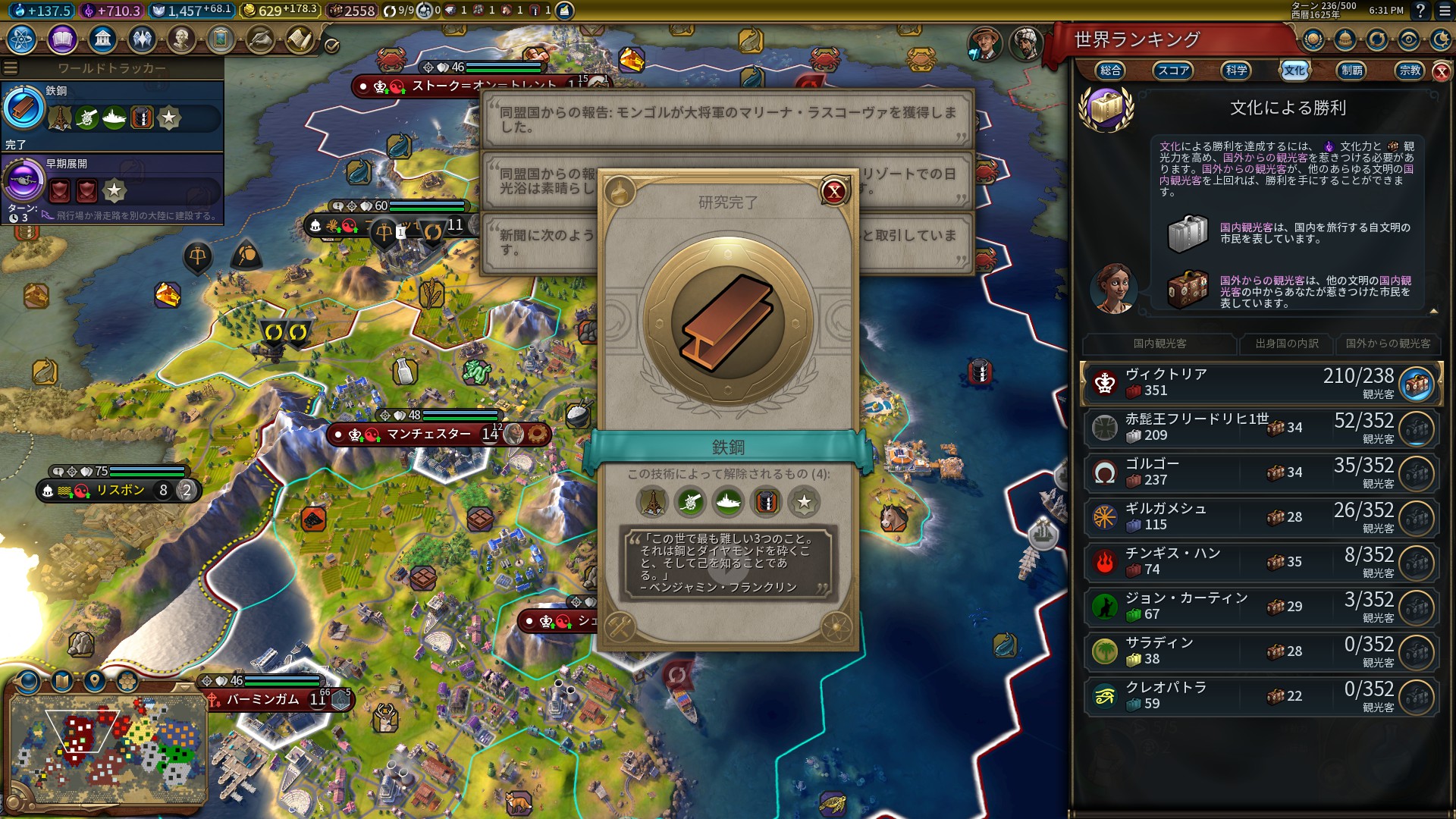The height and width of the screenshot is (819, 1456).
Task: Select the 制覇 domination tab
Action: tap(1351, 71)
